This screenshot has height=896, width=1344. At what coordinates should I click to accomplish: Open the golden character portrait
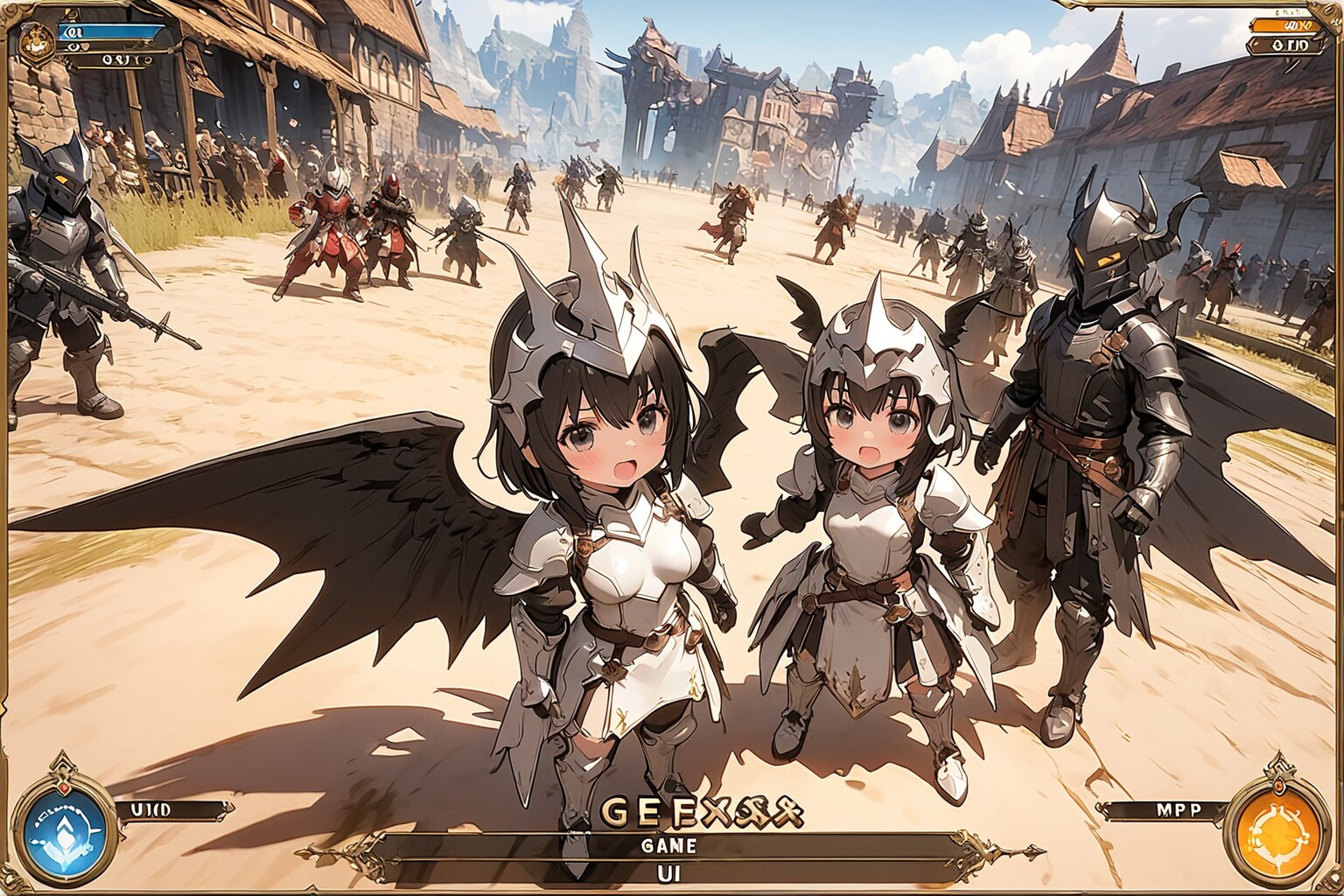[x=37, y=37]
